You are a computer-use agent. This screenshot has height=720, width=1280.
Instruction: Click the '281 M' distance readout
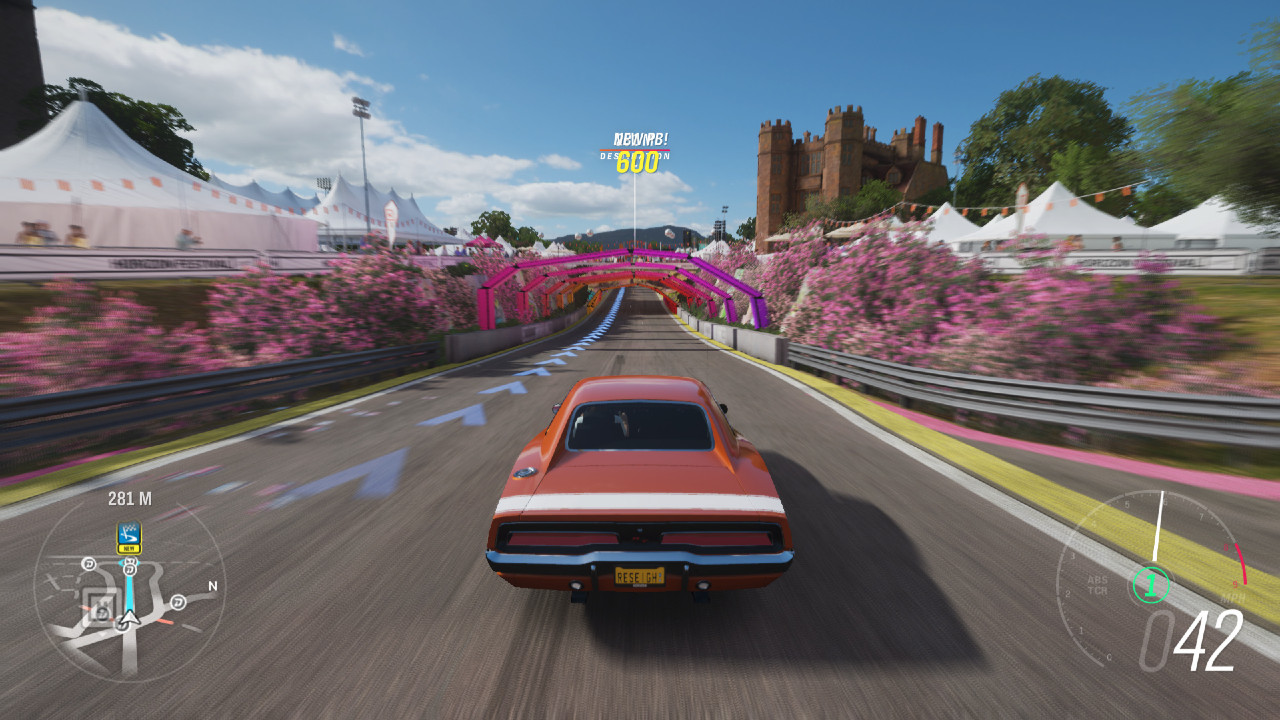pyautogui.click(x=129, y=498)
